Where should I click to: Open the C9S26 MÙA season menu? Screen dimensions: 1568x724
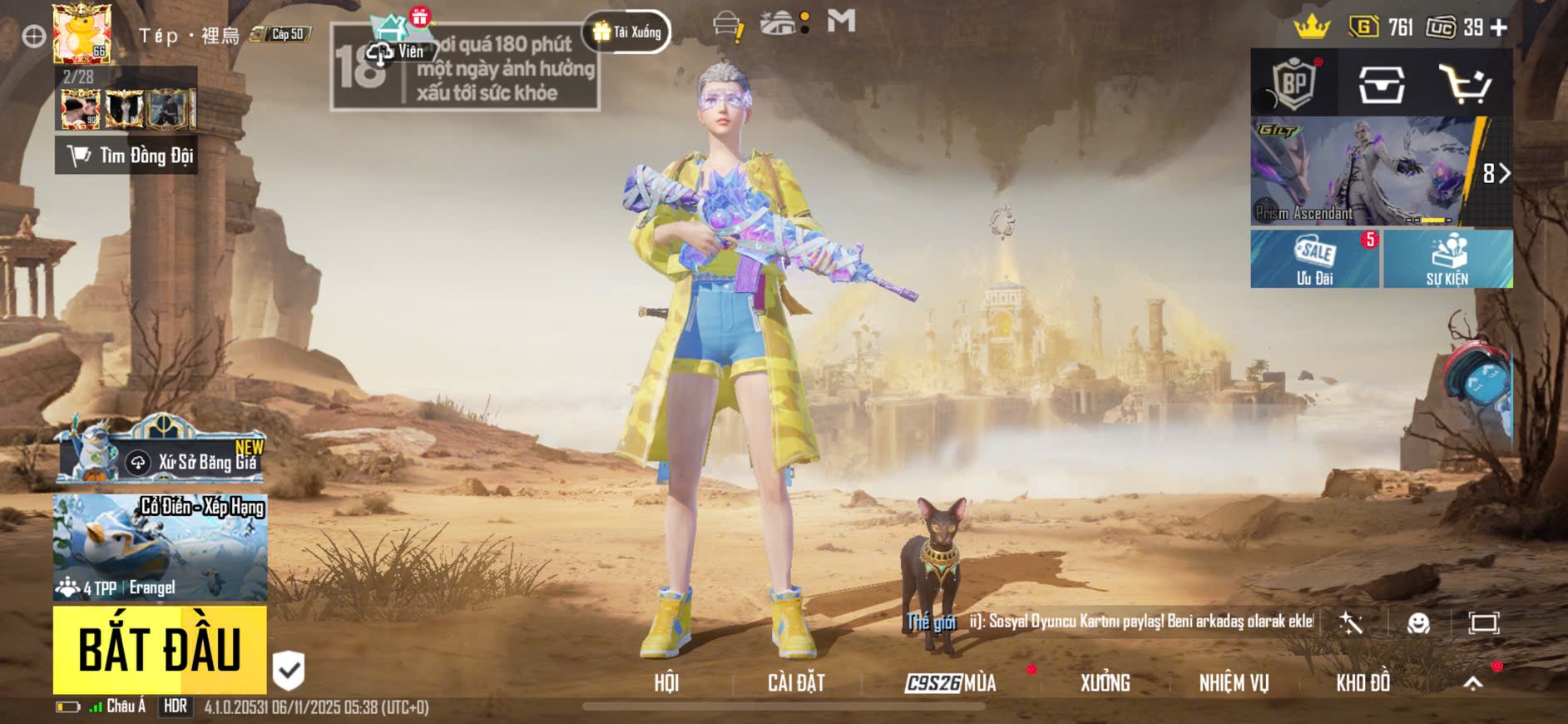tap(951, 683)
